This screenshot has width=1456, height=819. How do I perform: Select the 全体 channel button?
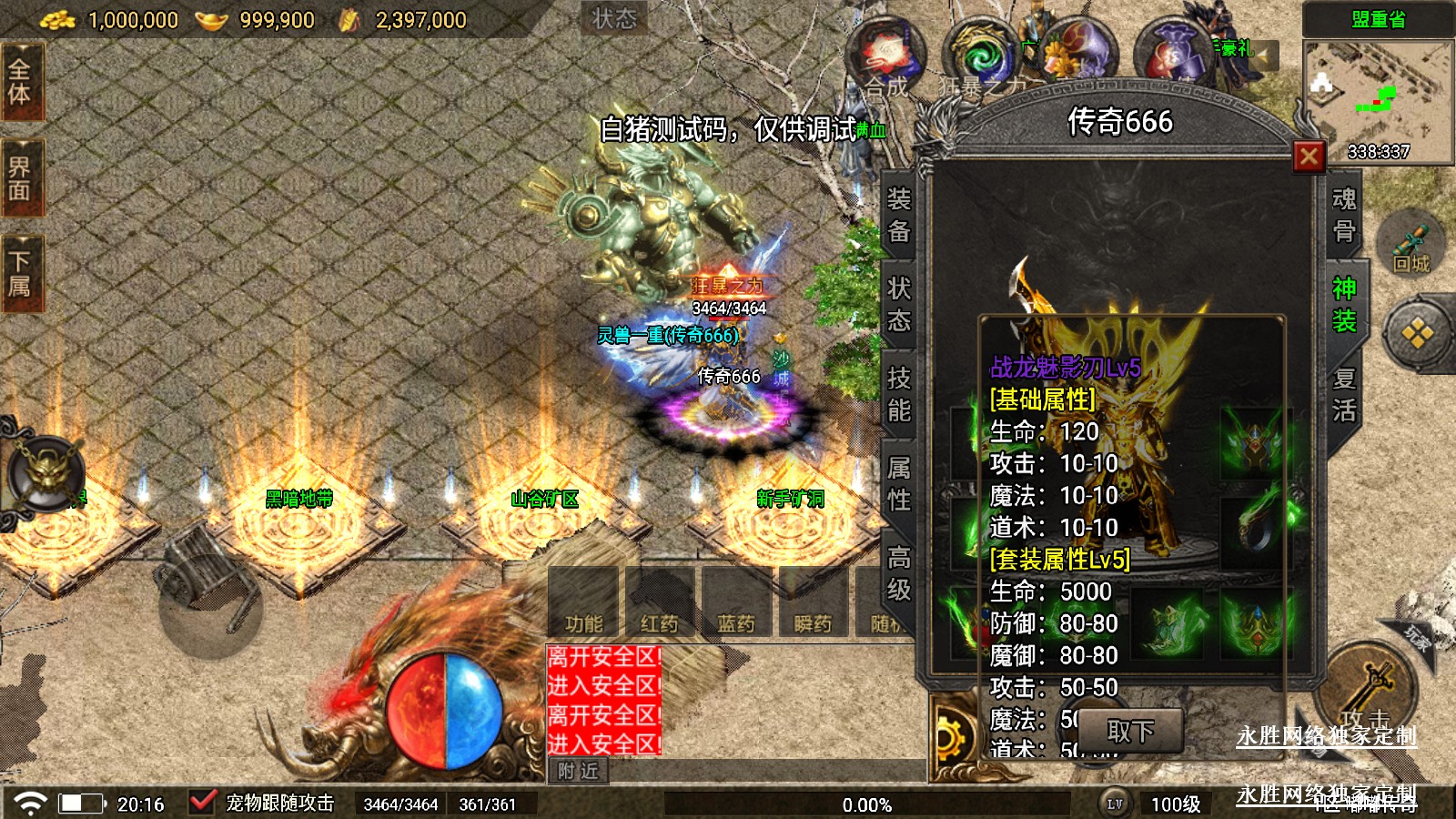pyautogui.click(x=20, y=82)
